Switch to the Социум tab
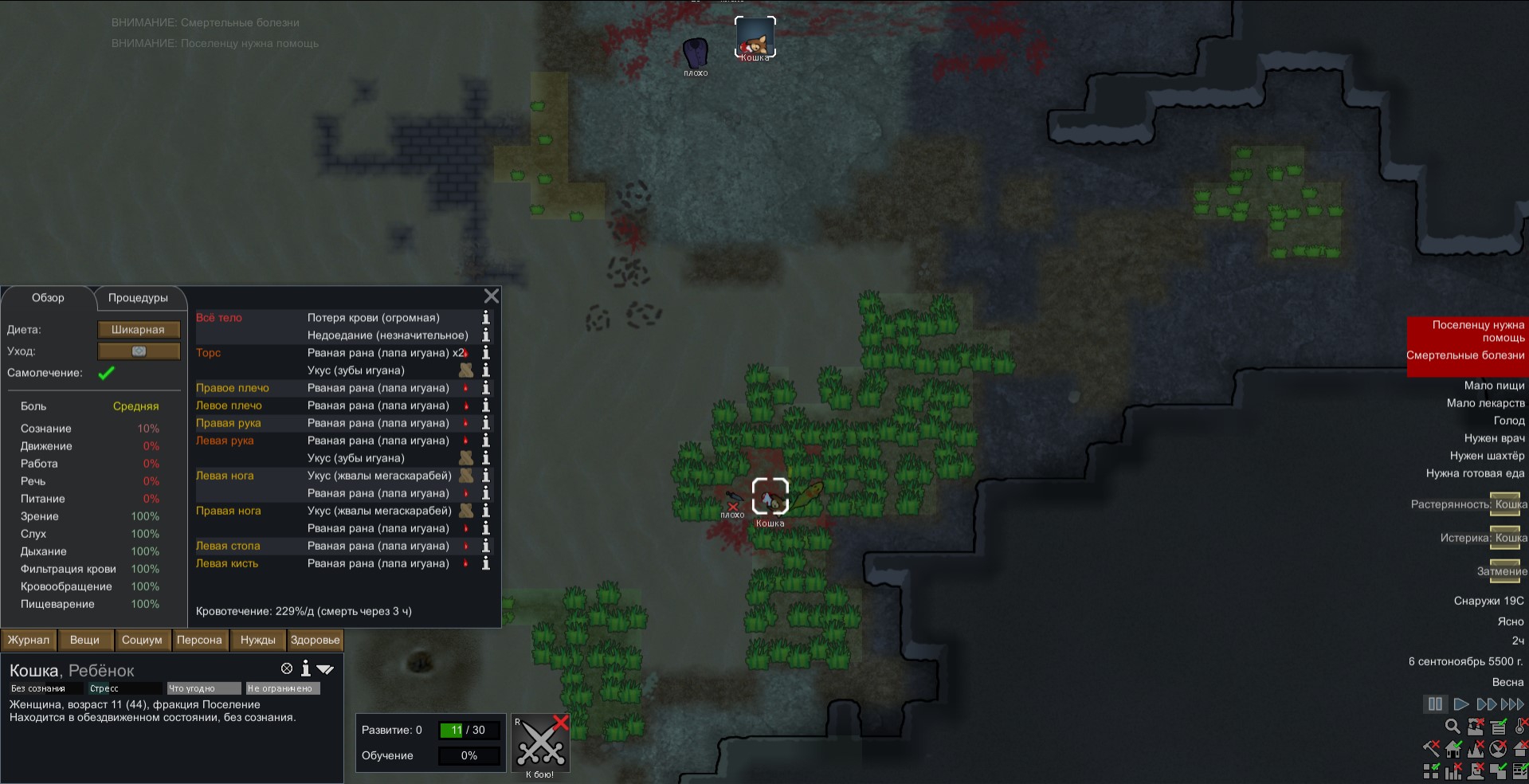Viewport: 1529px width, 784px height. 142,640
